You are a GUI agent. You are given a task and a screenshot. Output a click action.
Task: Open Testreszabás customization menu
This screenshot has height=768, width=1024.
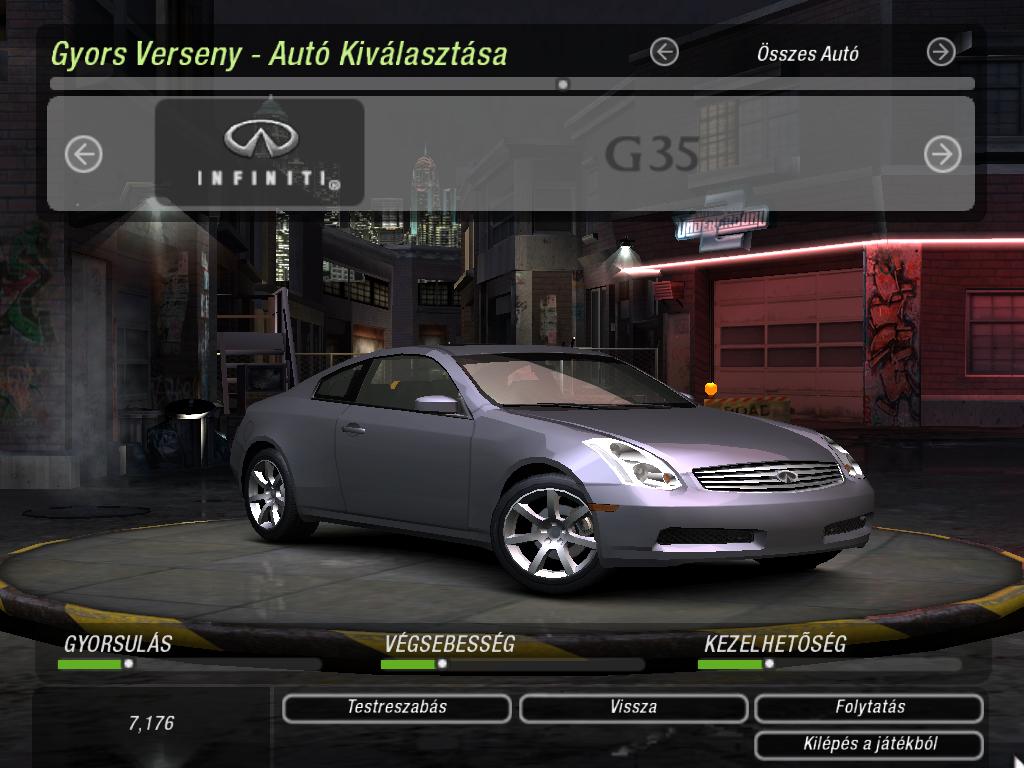[x=397, y=708]
